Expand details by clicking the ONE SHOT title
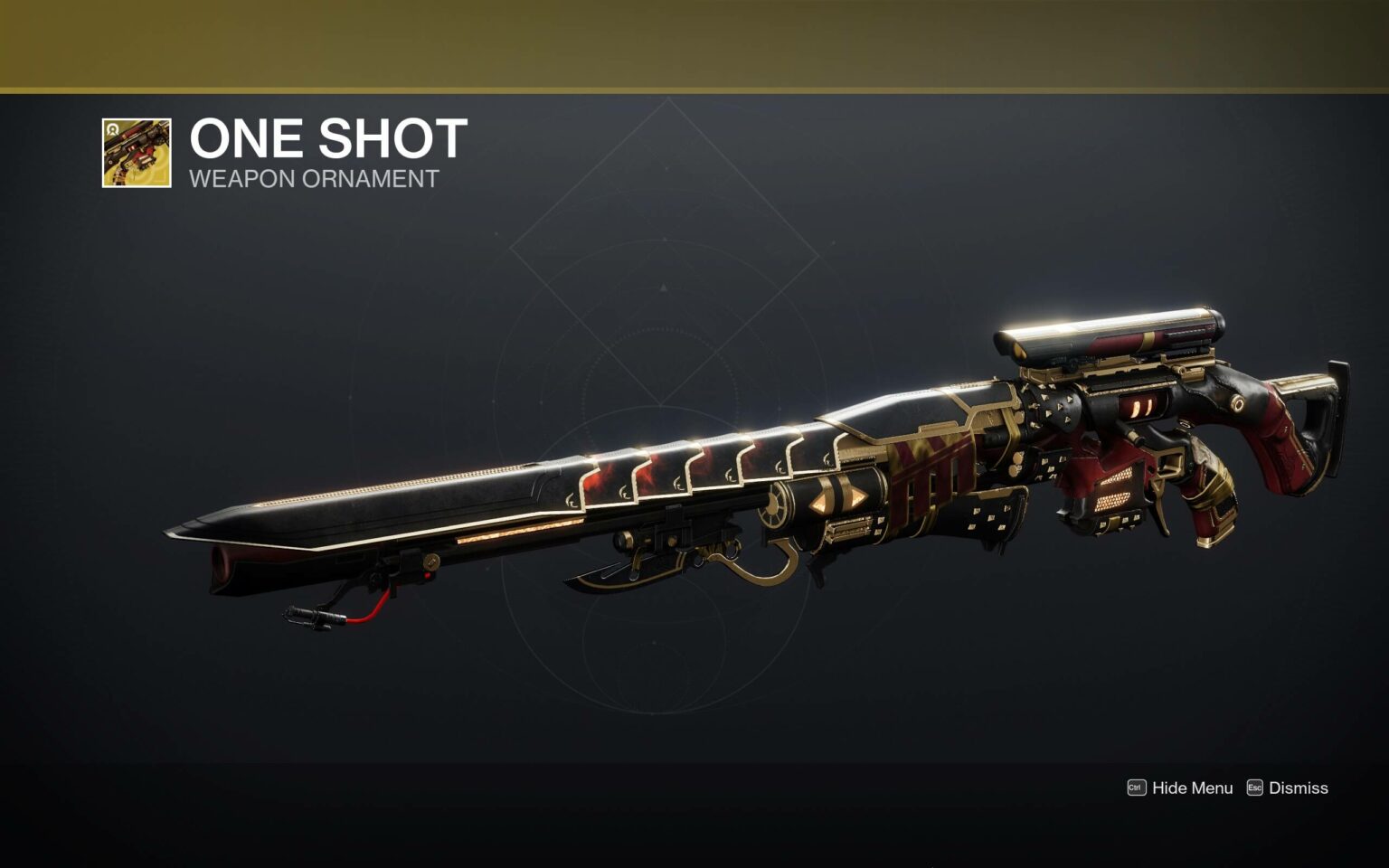 [326, 137]
